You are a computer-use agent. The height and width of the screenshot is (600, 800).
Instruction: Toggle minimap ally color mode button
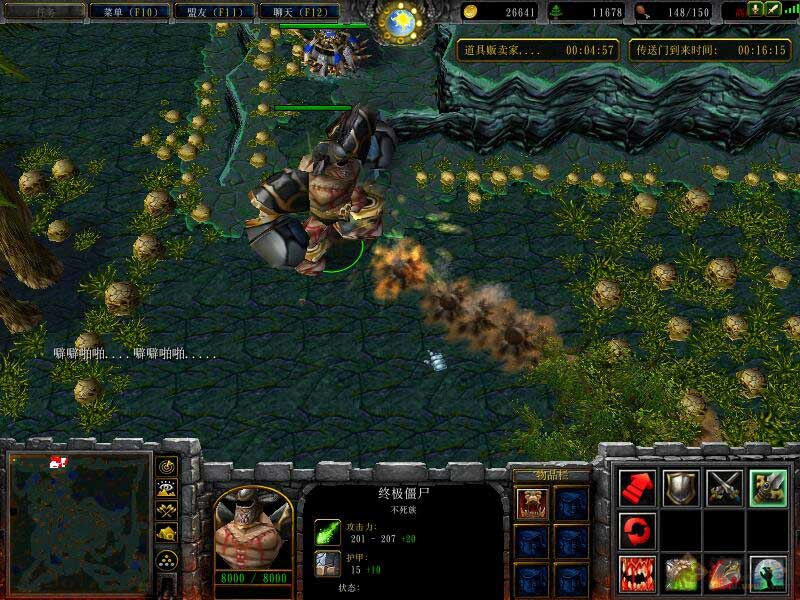[167, 511]
